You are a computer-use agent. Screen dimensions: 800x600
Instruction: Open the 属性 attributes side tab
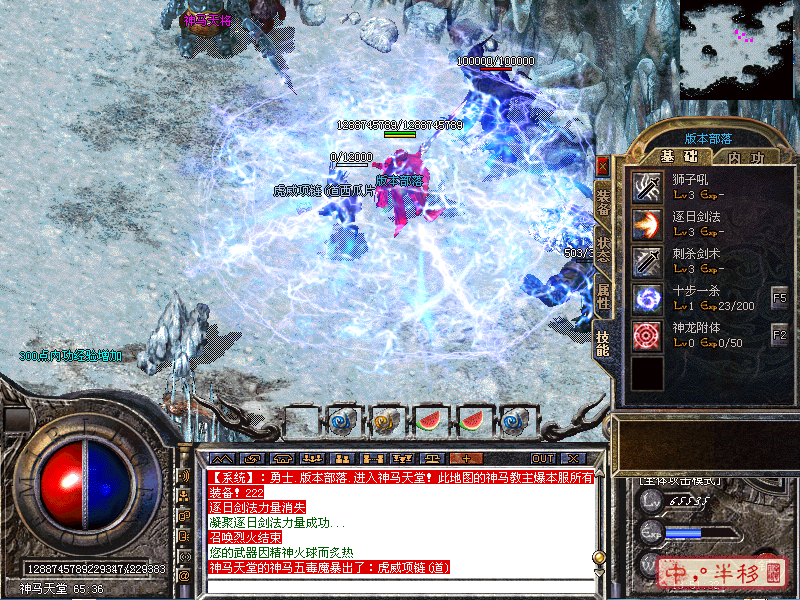pos(603,294)
